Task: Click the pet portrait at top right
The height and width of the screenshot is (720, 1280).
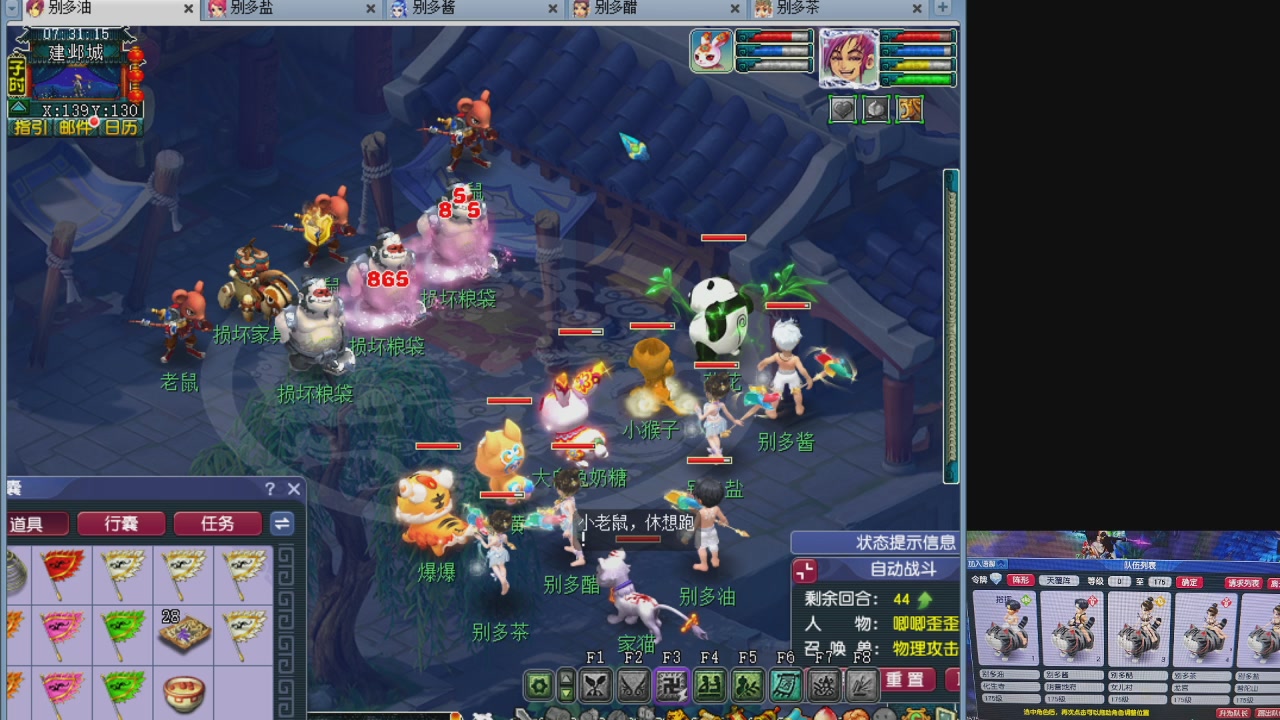Action: tap(710, 50)
